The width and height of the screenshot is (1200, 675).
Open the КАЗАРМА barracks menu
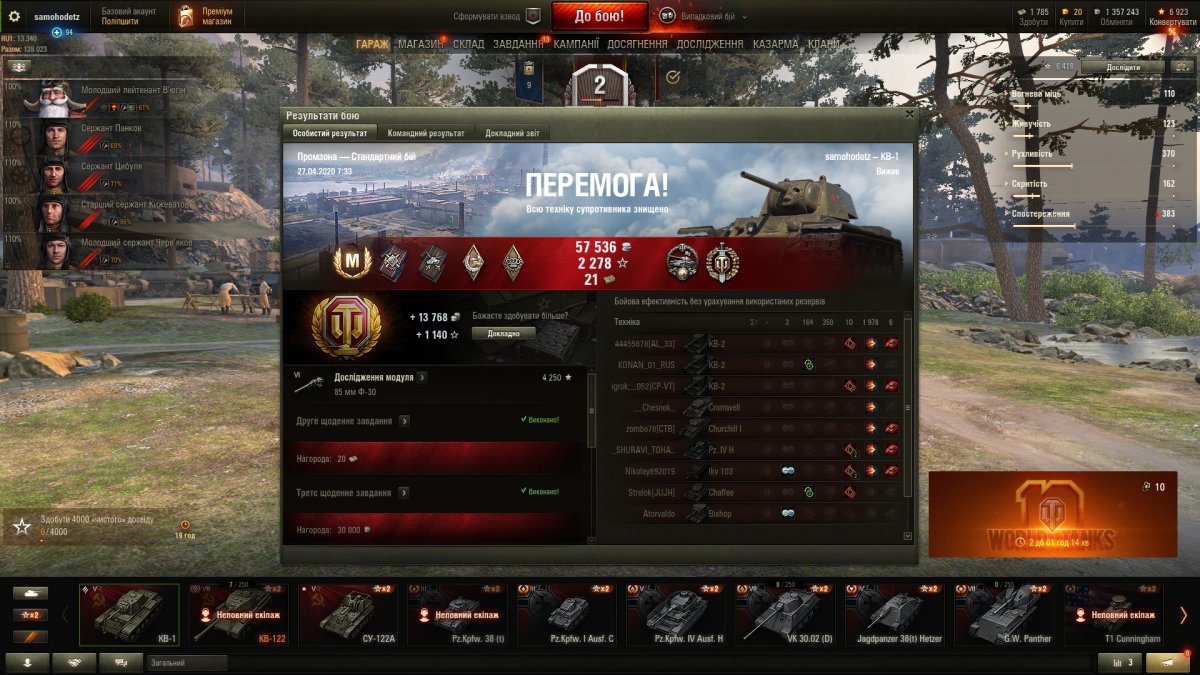[775, 45]
